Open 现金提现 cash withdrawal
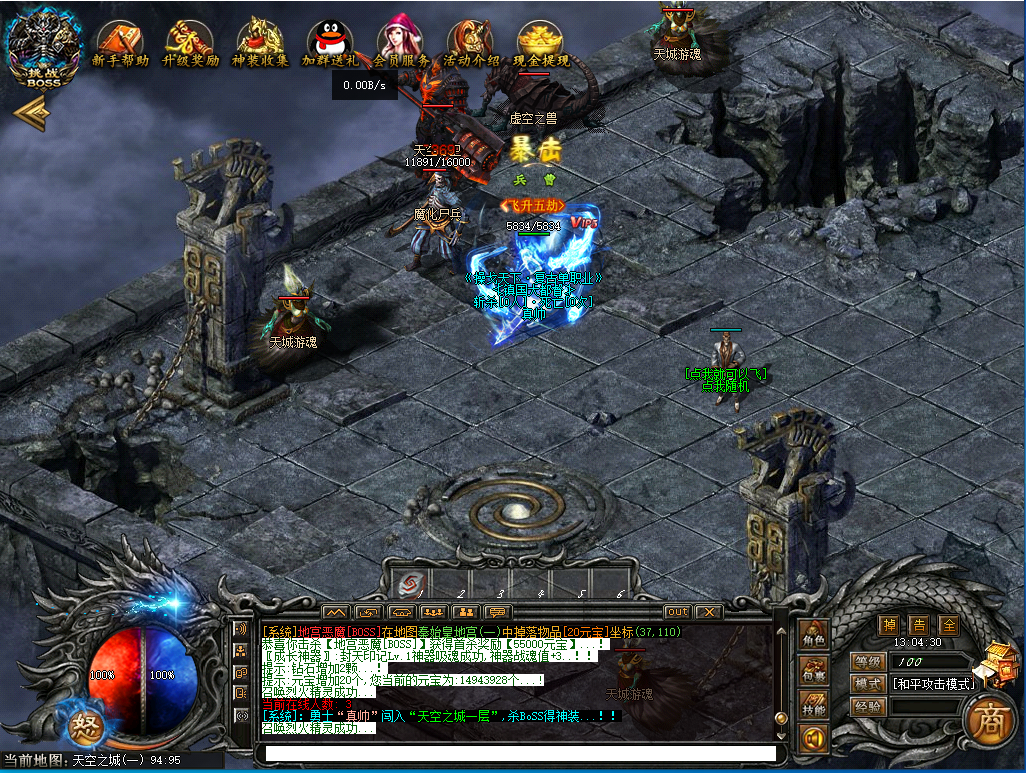 [x=541, y=44]
